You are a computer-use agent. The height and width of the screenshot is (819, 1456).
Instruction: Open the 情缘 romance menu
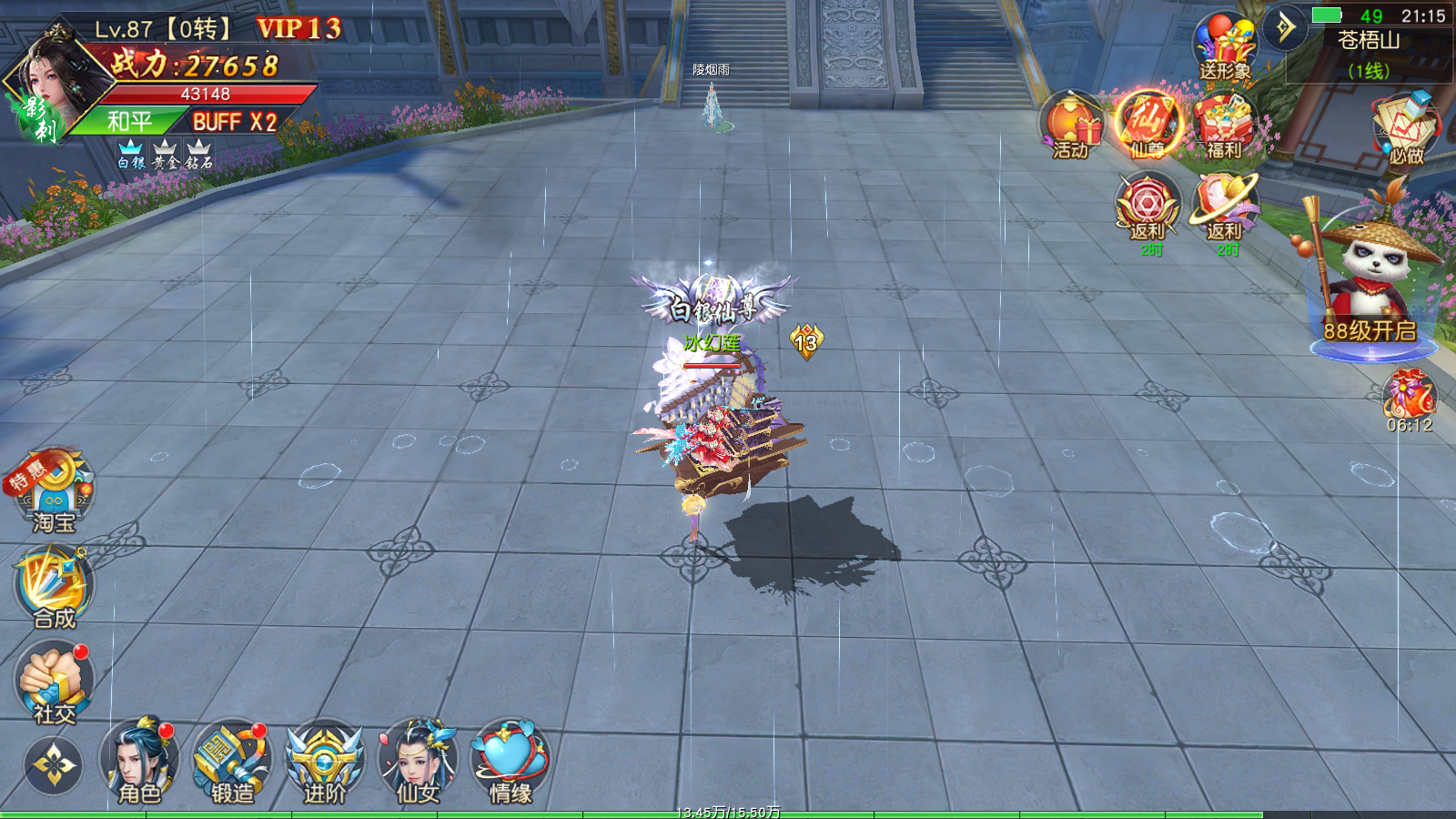pos(510,763)
